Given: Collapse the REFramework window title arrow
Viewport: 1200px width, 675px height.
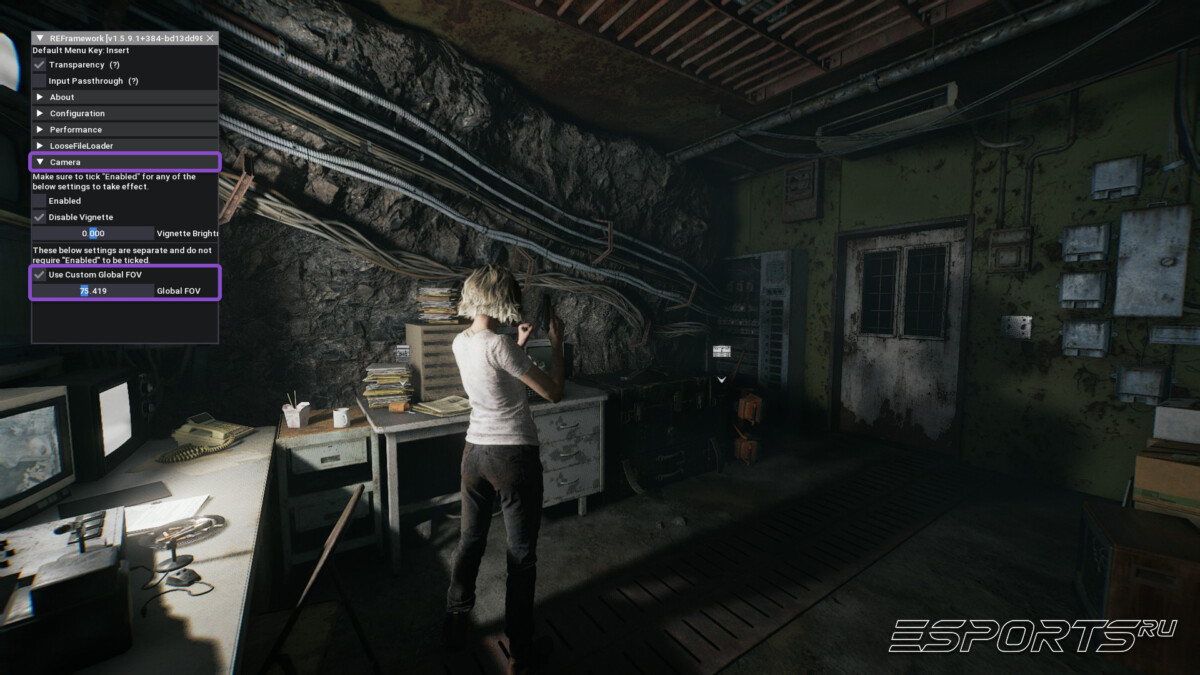Looking at the screenshot, I should [39, 38].
